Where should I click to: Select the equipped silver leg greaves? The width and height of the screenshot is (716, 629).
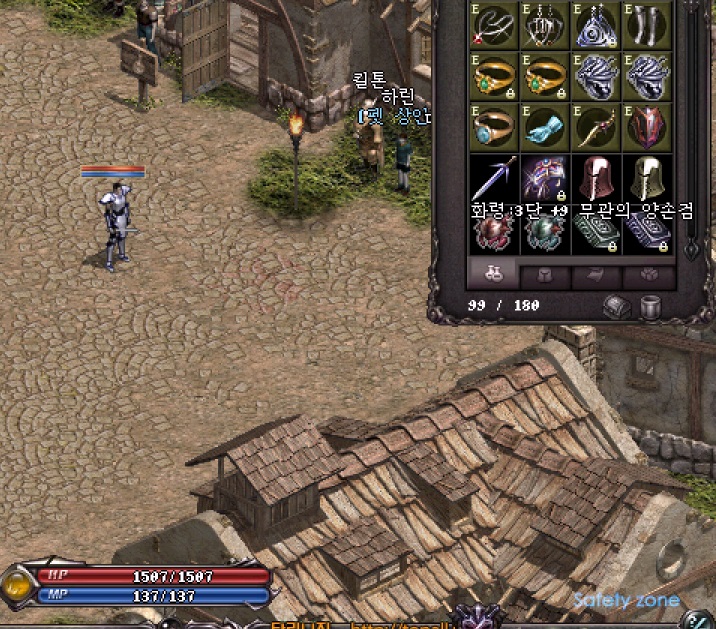[647, 26]
